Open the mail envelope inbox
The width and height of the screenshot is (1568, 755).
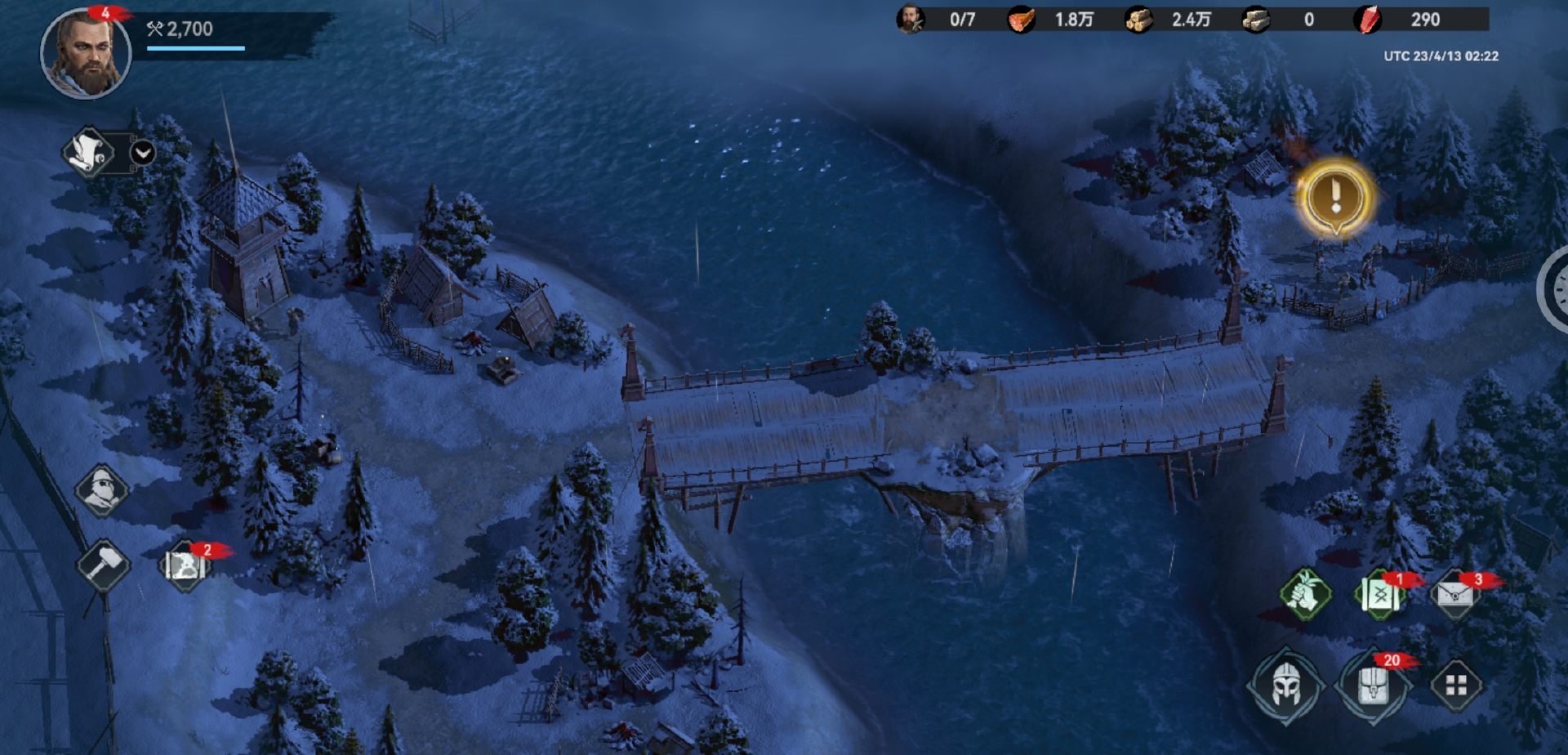(1455, 594)
